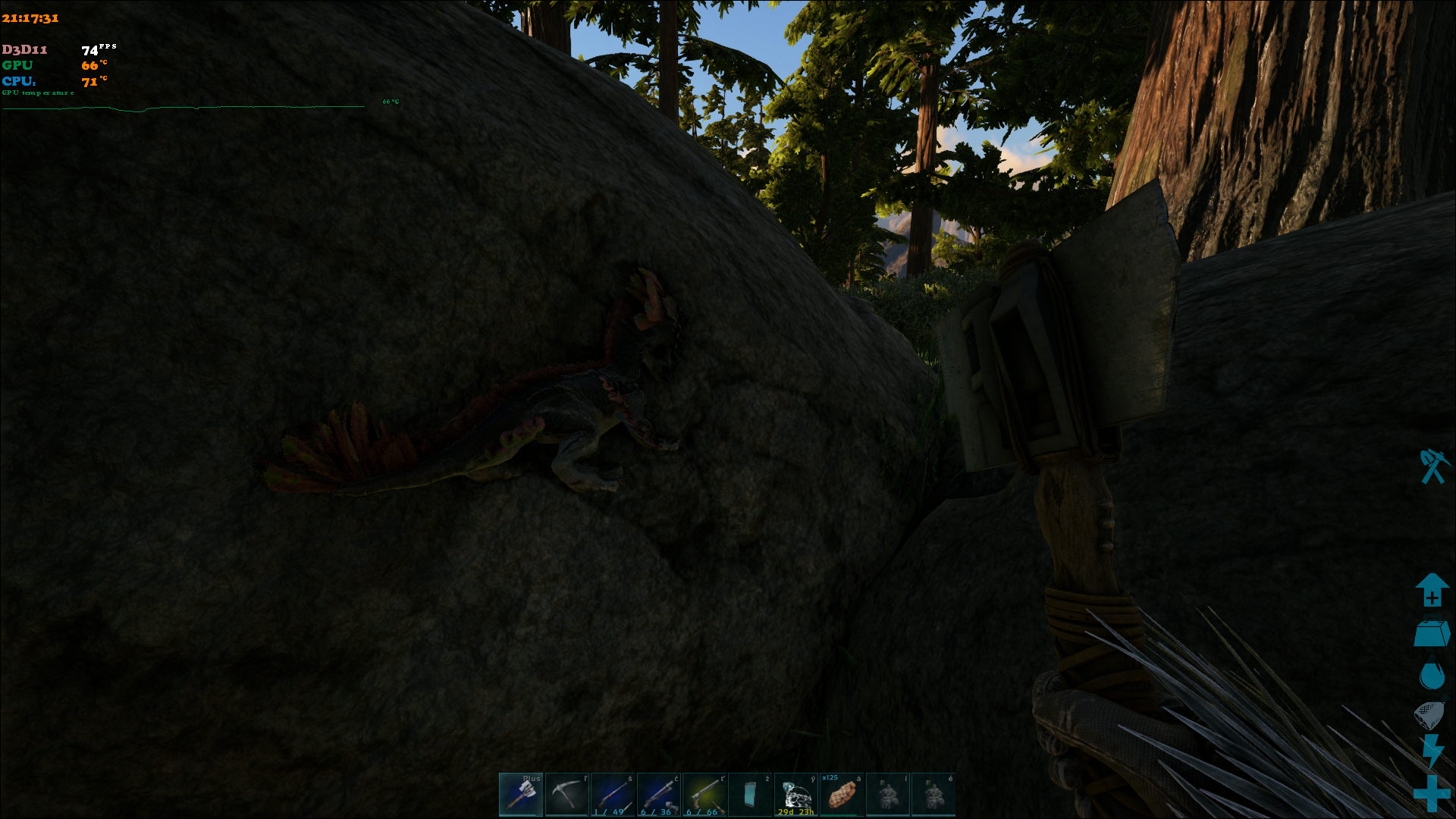Select the teal canteen hotbar slot

750,794
